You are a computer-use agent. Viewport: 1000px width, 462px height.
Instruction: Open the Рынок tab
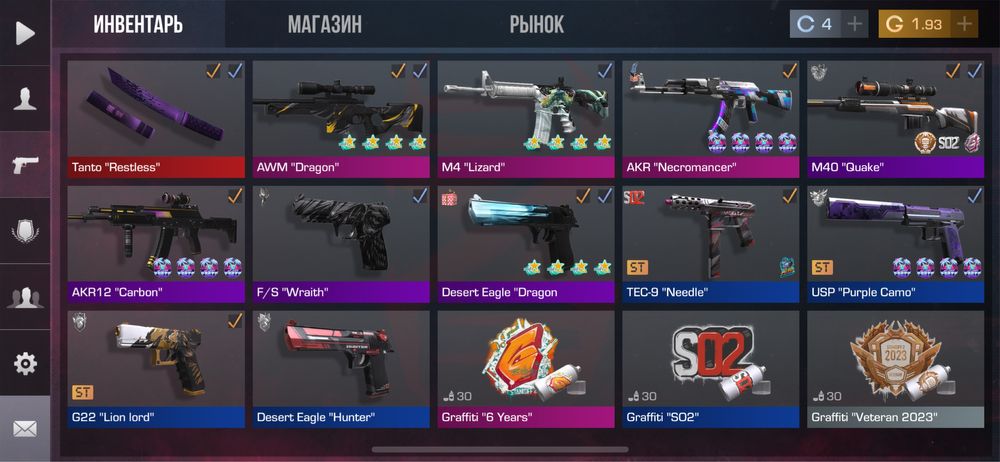click(537, 24)
